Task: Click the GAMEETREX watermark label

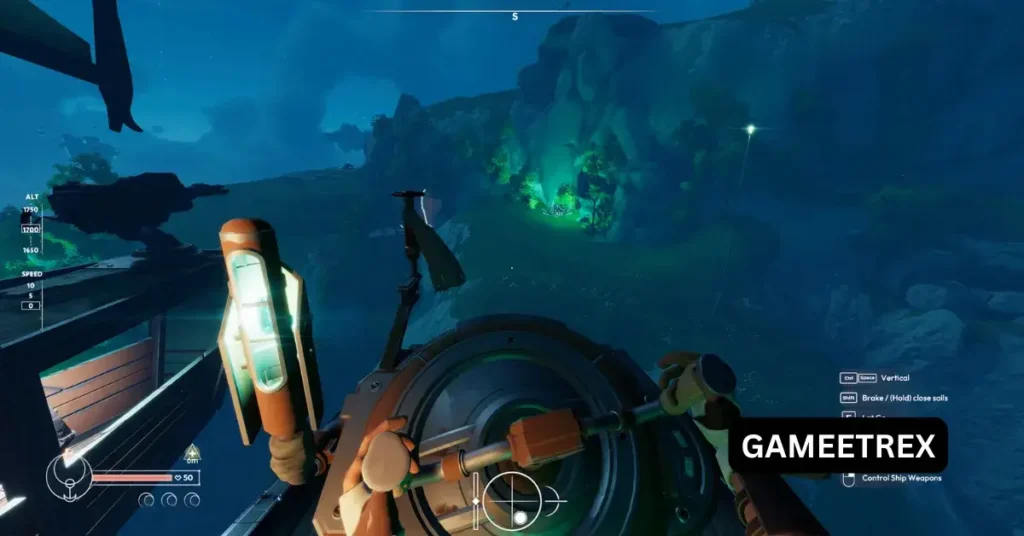Action: [836, 446]
